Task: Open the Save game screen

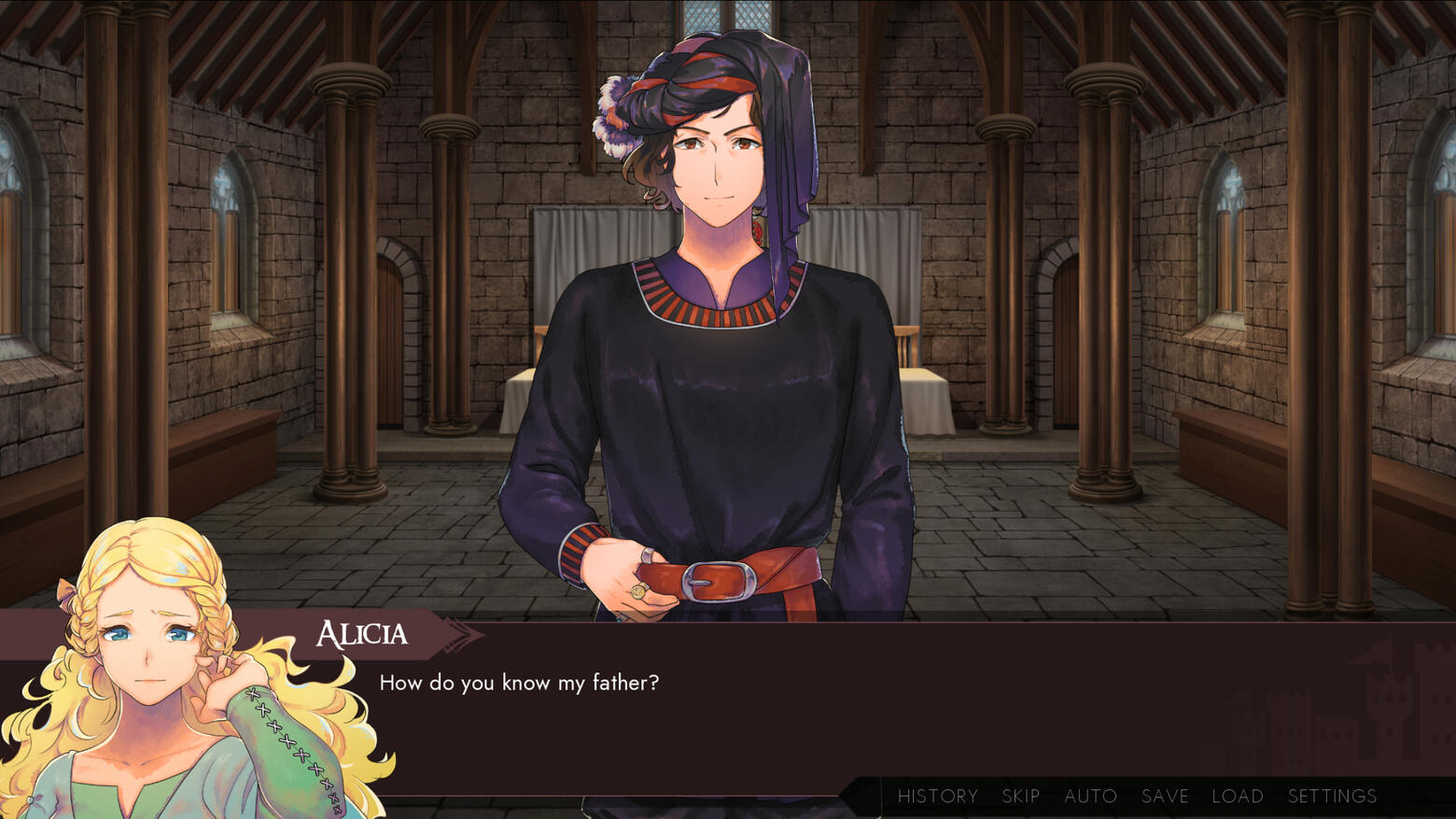Action: pos(1165,797)
